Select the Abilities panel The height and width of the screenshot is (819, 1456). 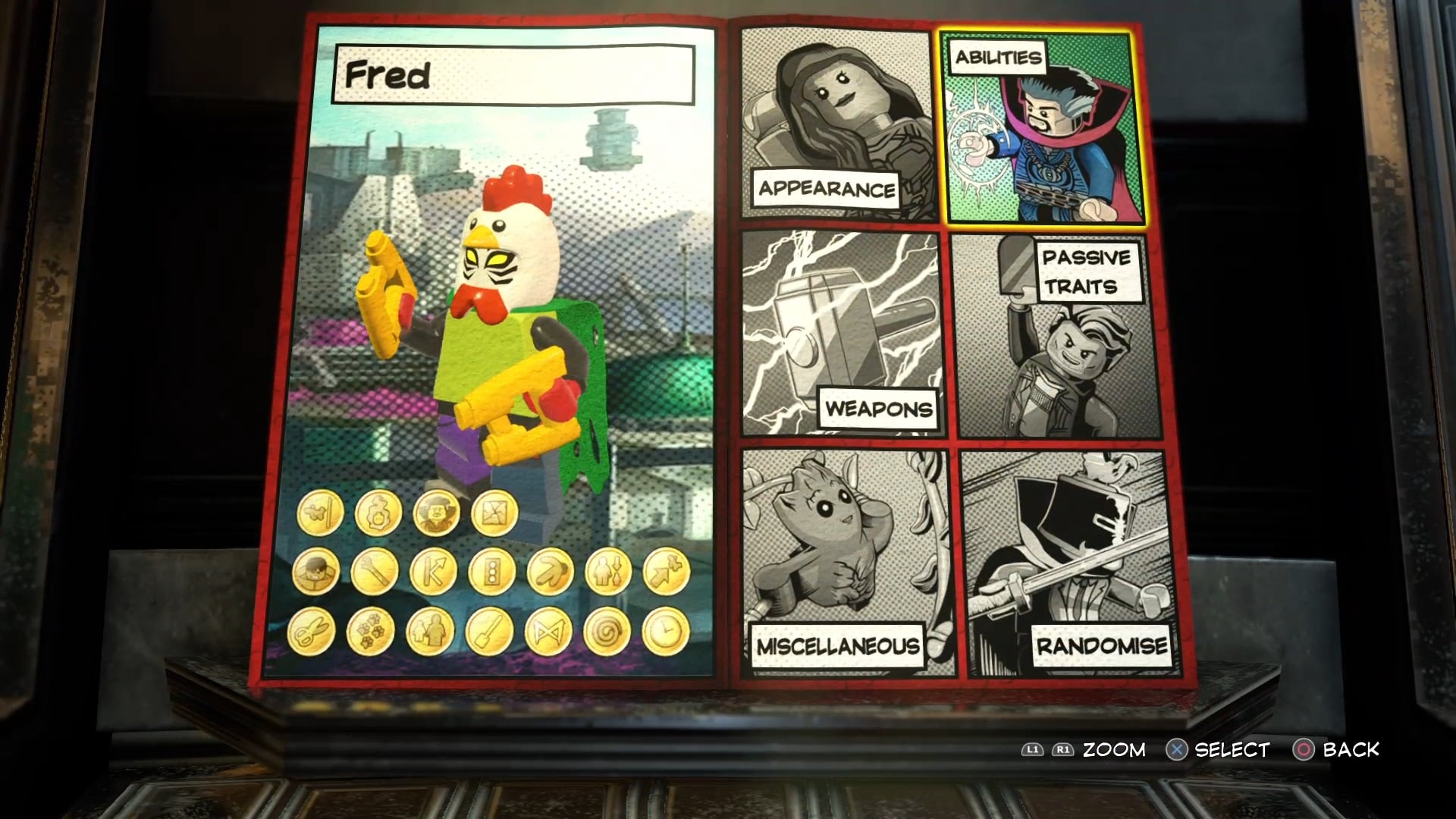1042,129
